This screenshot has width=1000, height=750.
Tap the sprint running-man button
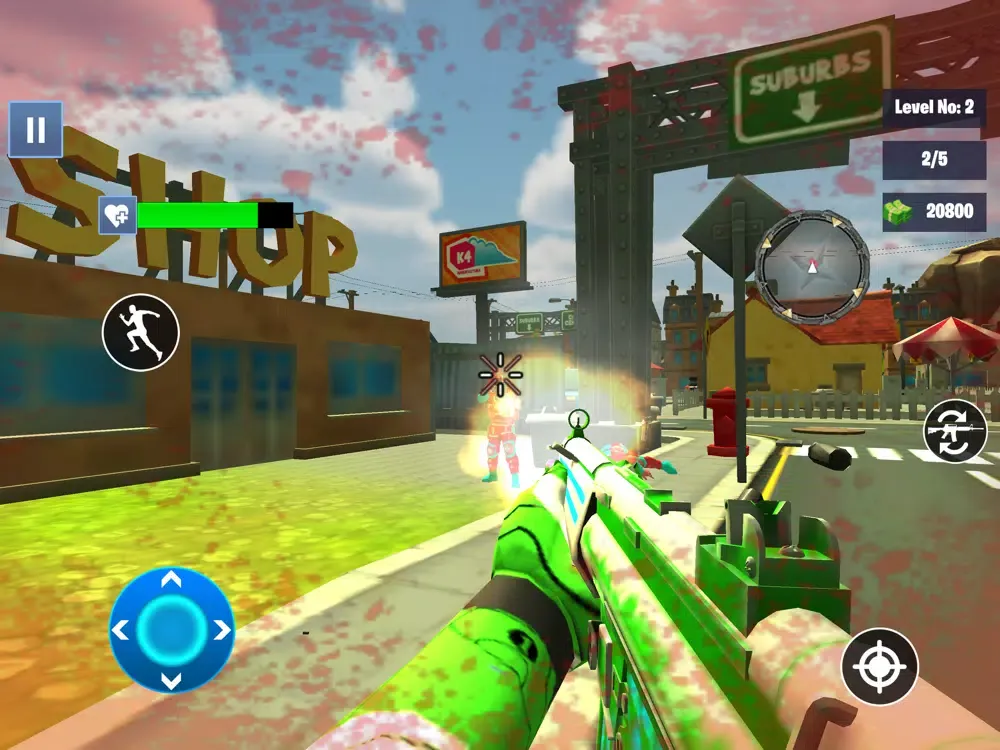[141, 333]
